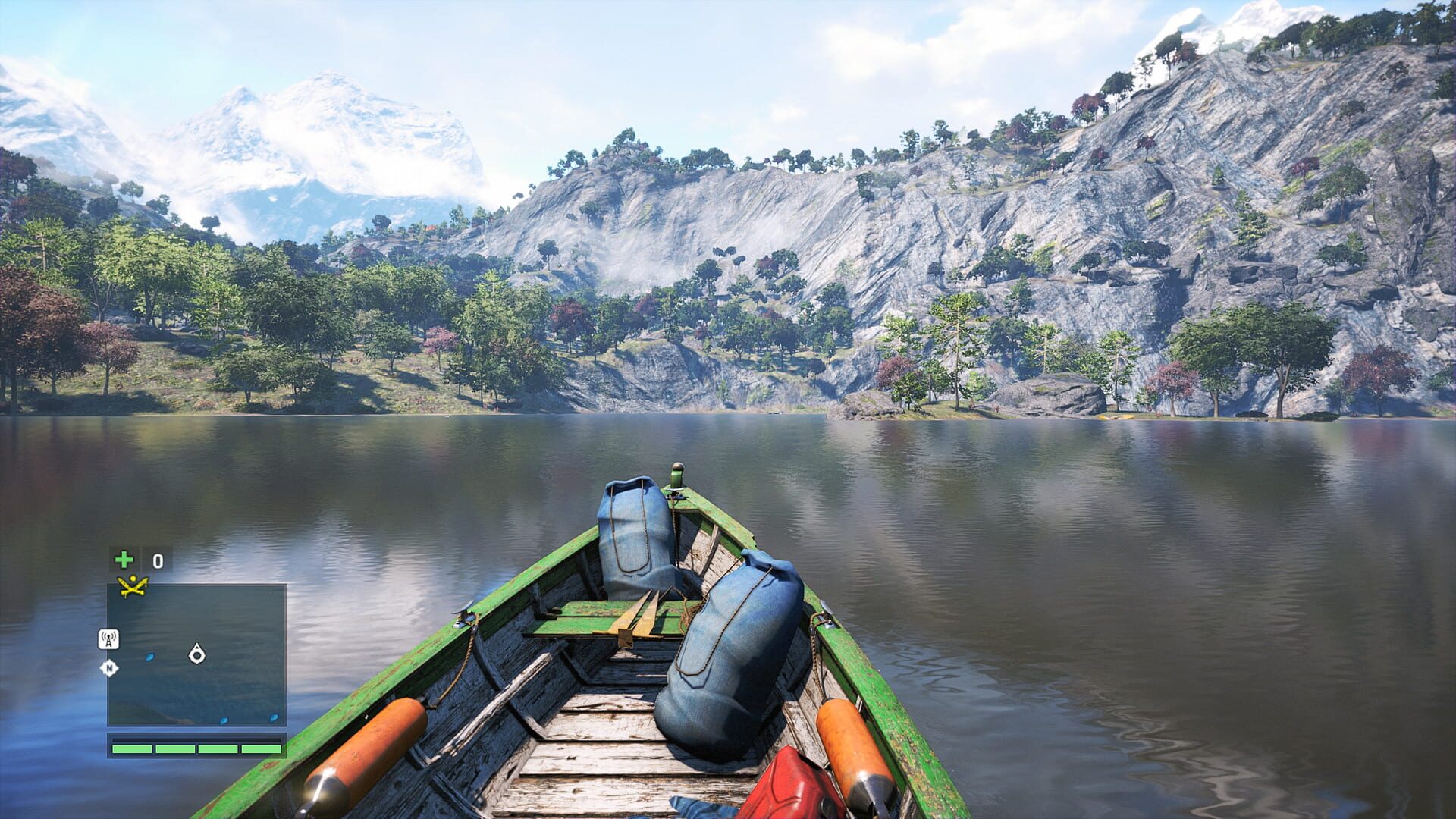Toggle the first green health bar segment
This screenshot has height=819, width=1456.
(x=132, y=748)
